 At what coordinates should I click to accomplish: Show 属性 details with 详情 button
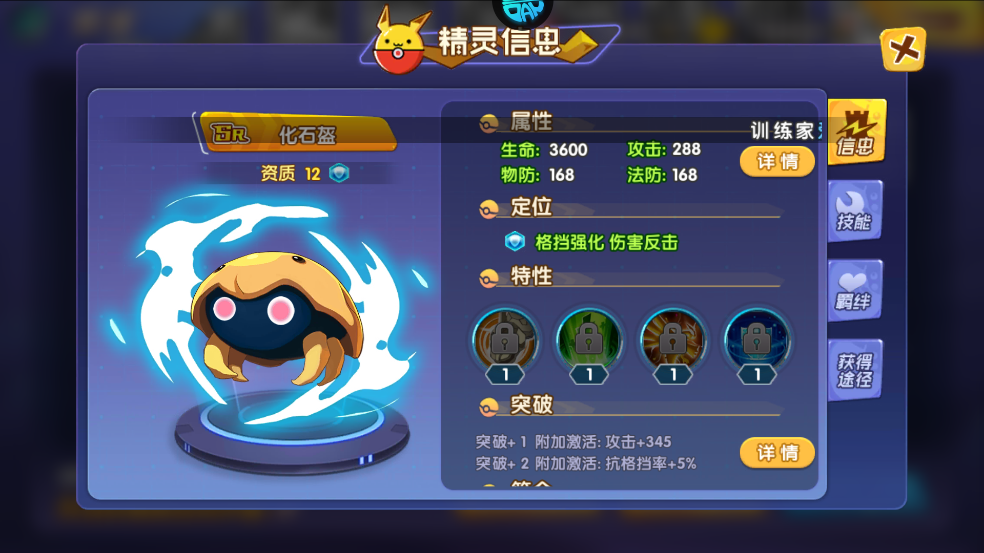[777, 161]
